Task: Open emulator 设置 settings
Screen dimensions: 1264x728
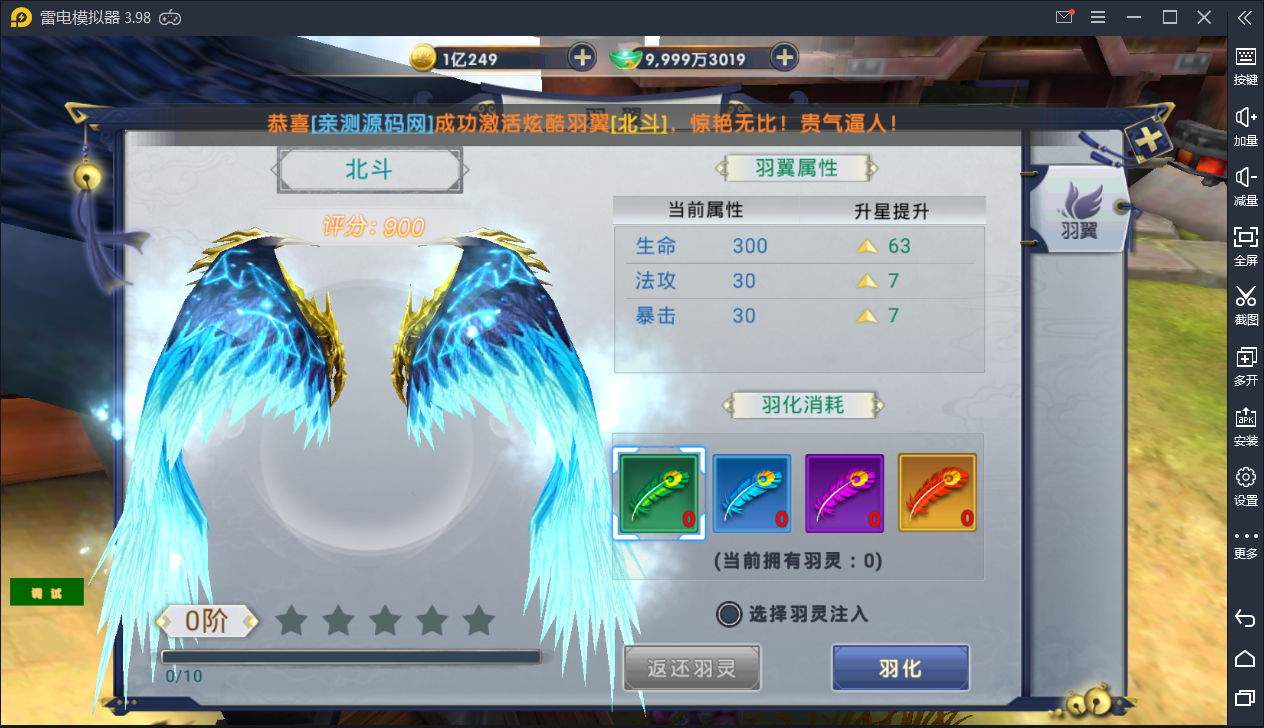Action: (x=1245, y=485)
